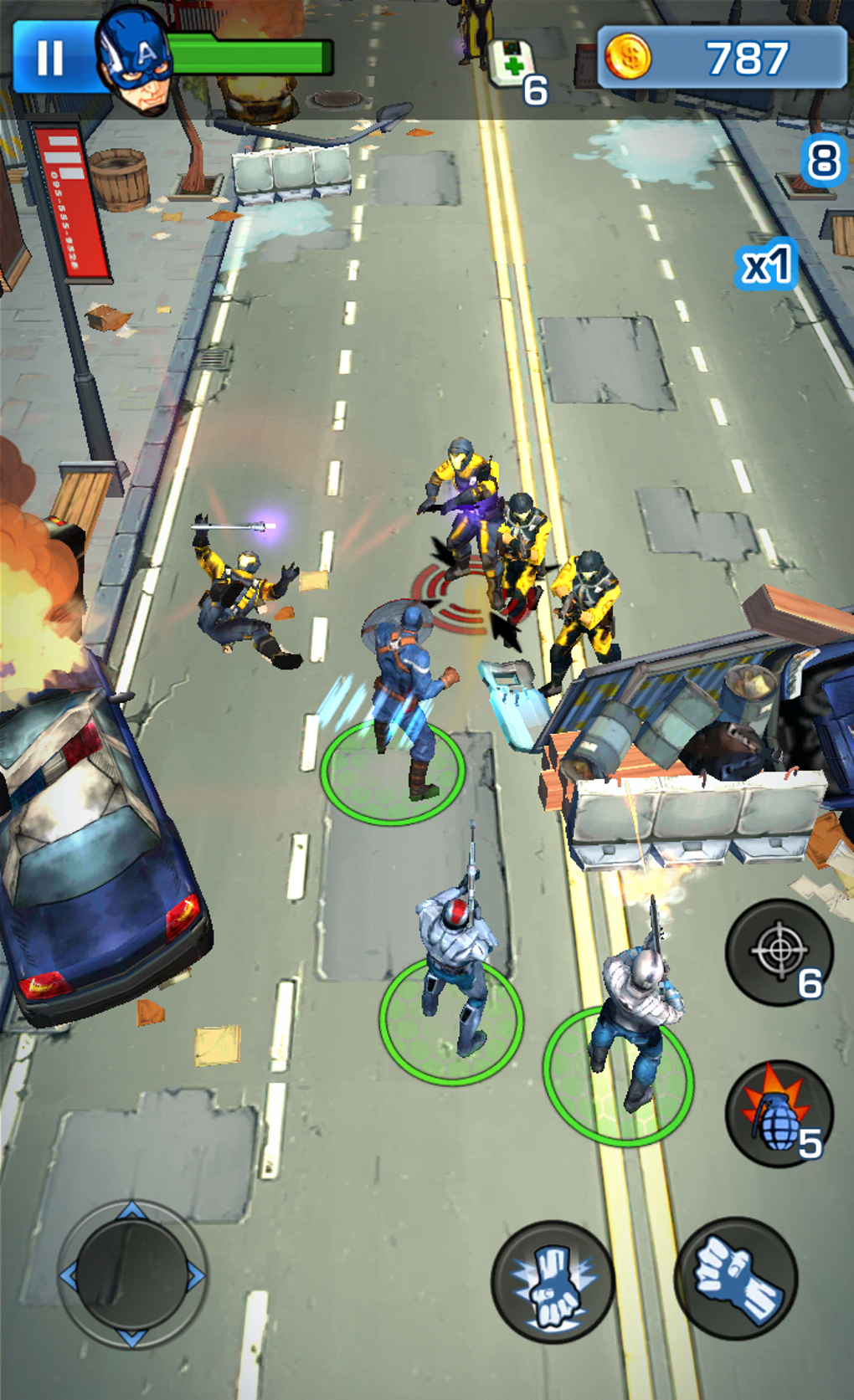Viewport: 854px width, 1400px height.
Task: Use the medkit health item
Action: coord(512,63)
